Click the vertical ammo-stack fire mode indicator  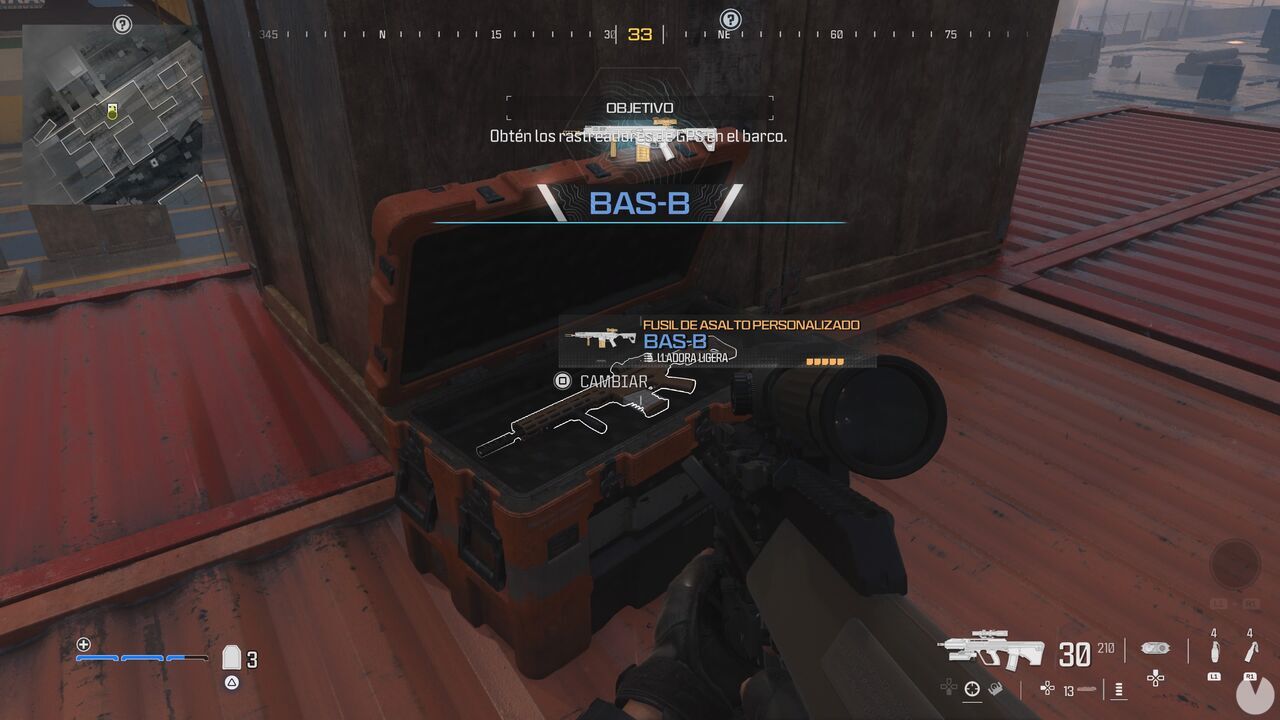(1118, 690)
